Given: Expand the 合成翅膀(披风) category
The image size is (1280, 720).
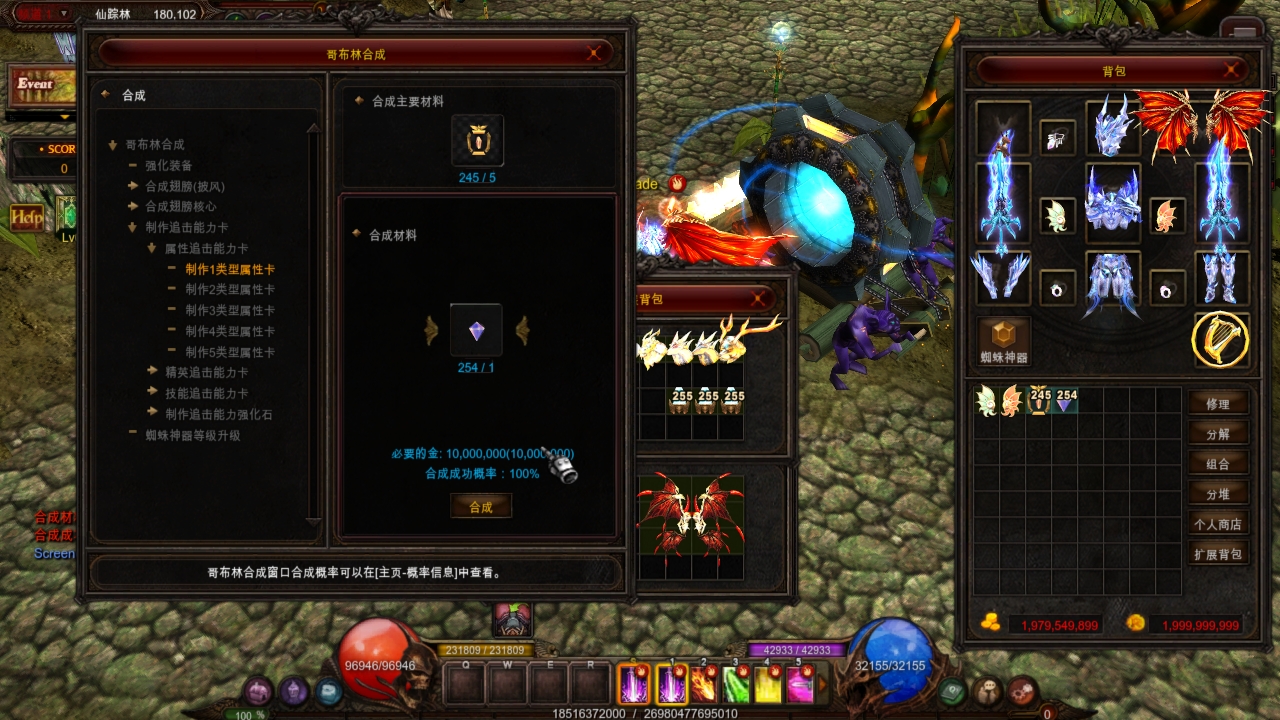Looking at the screenshot, I should coord(183,186).
